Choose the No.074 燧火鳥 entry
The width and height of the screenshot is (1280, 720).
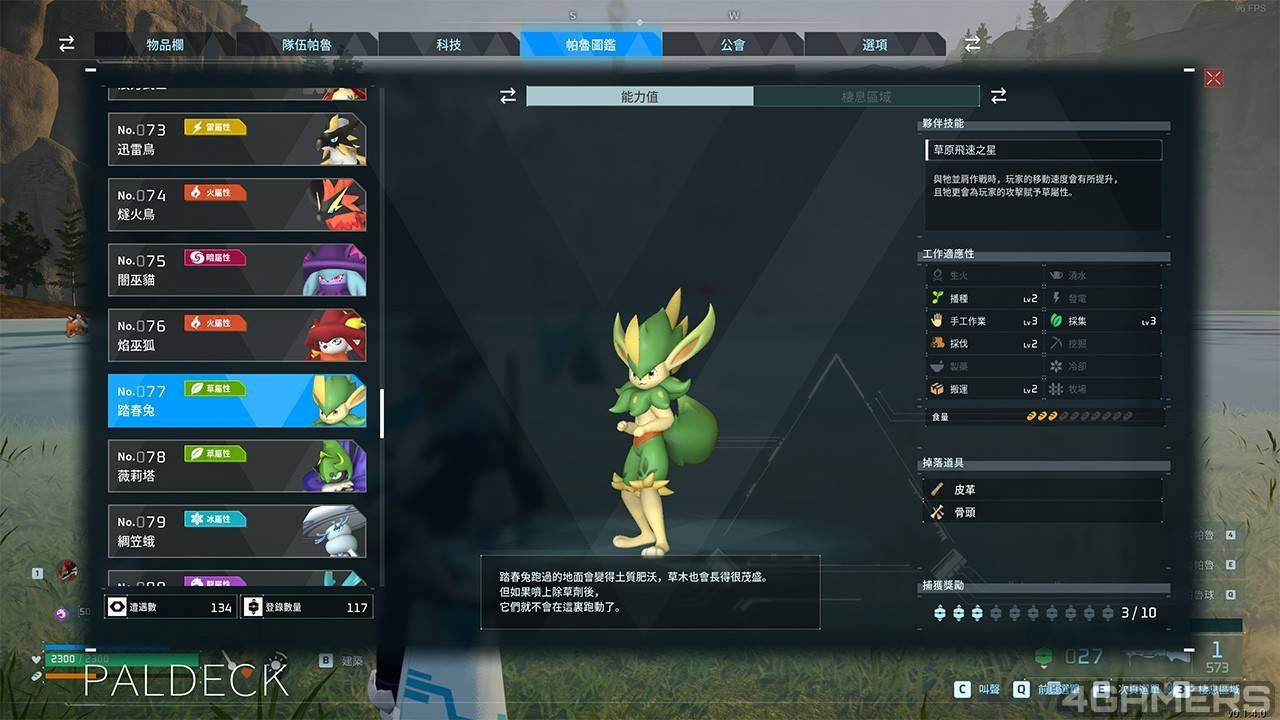tap(237, 205)
